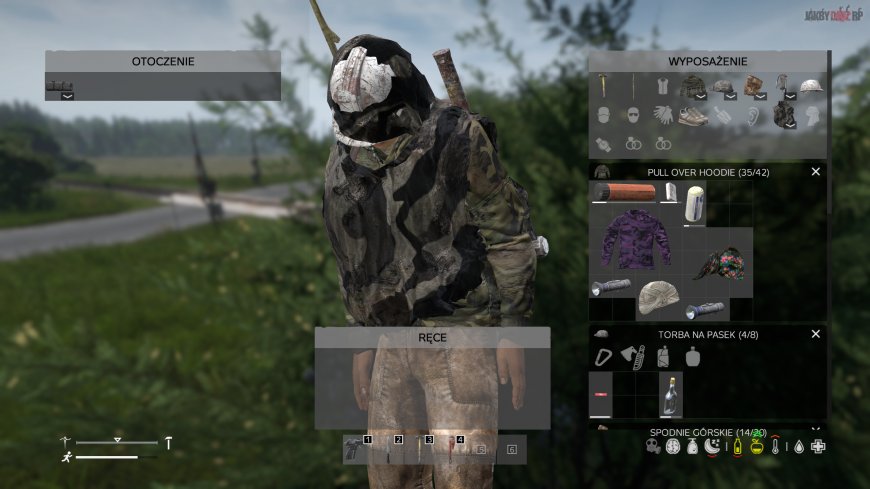Pick the floral bandana item

[x=722, y=263]
